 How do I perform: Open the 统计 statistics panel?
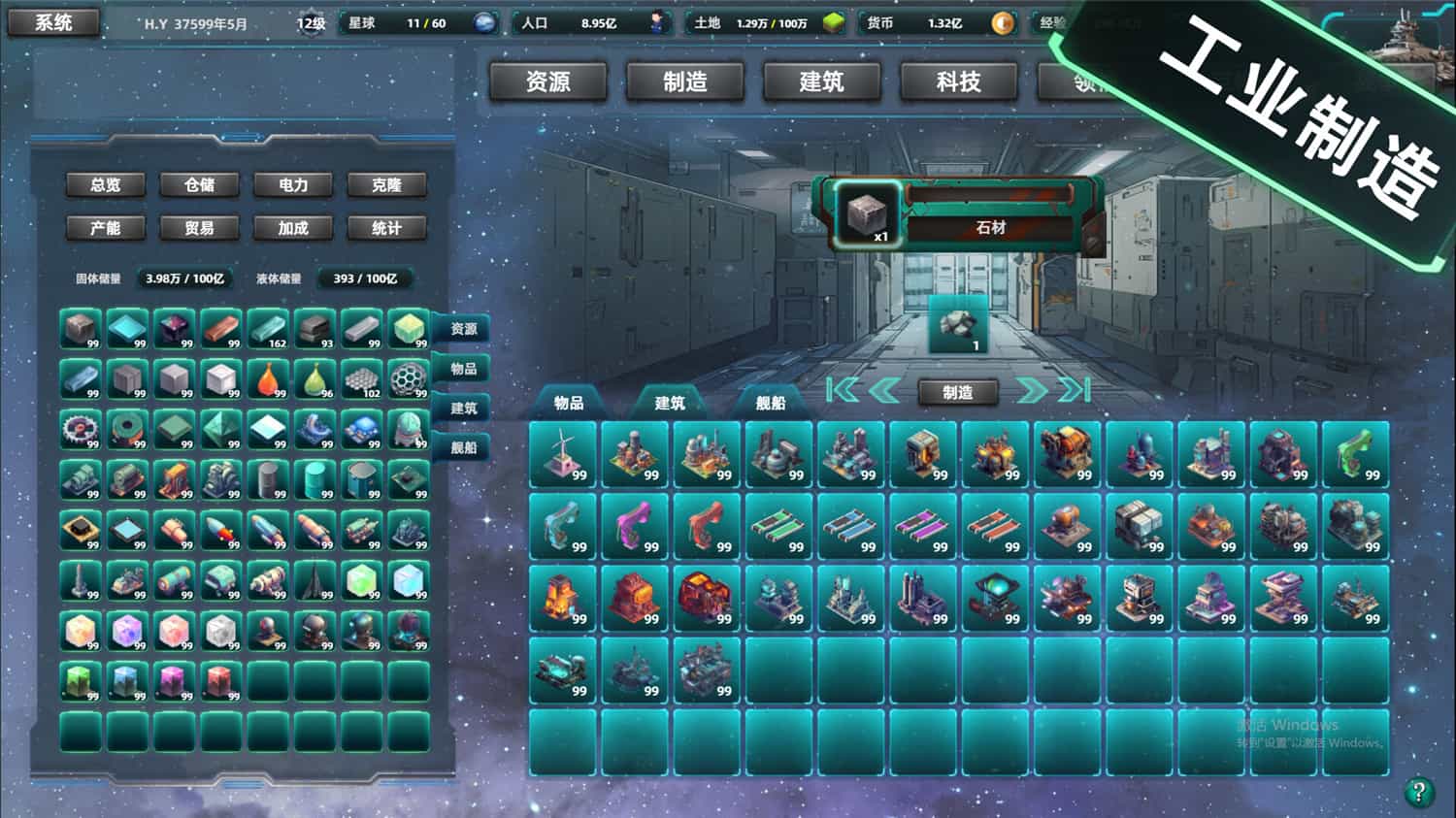click(x=386, y=228)
